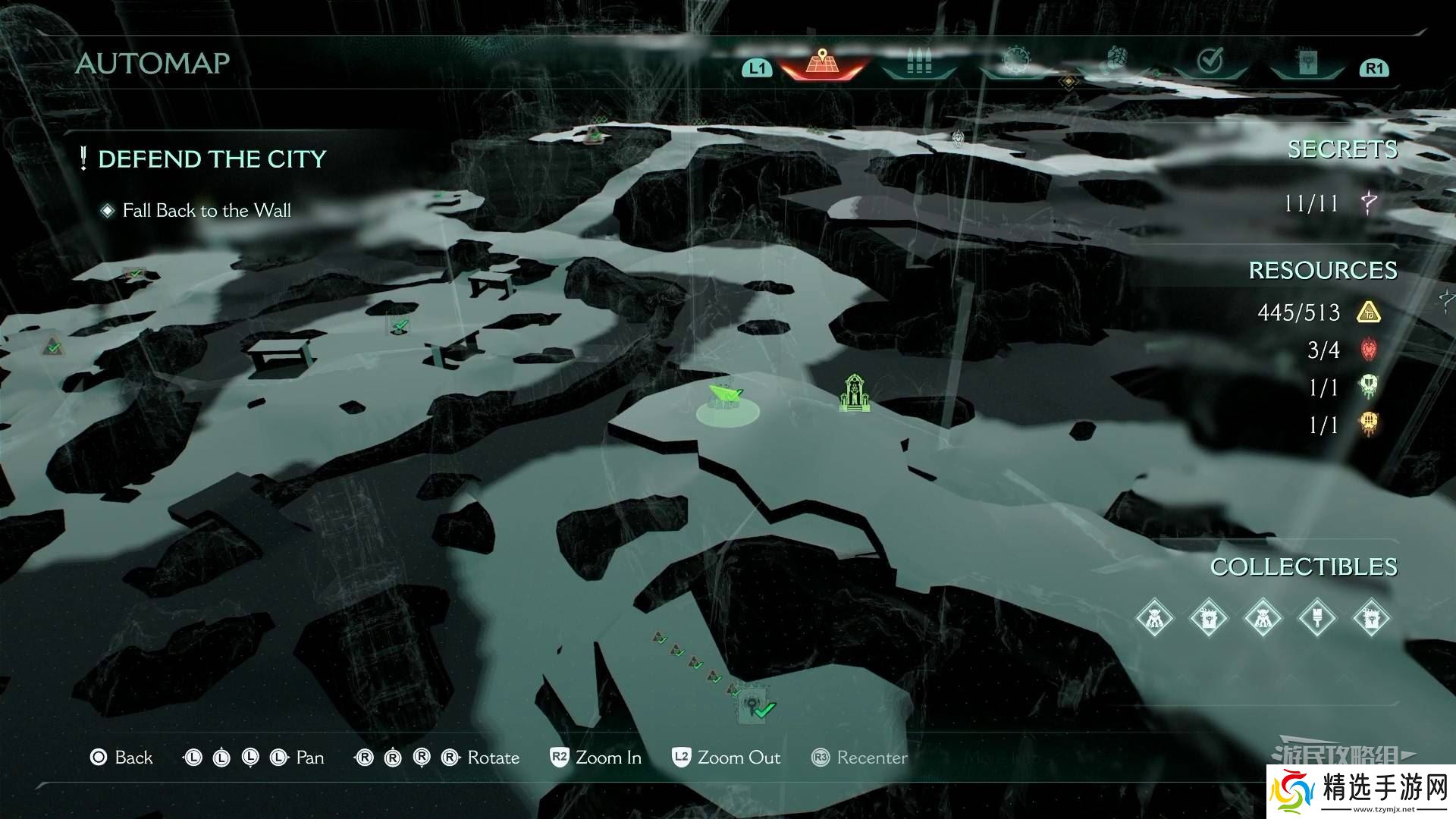Image resolution: width=1456 pixels, height=819 pixels.
Task: Open the circular shield saw tab
Action: [1015, 60]
